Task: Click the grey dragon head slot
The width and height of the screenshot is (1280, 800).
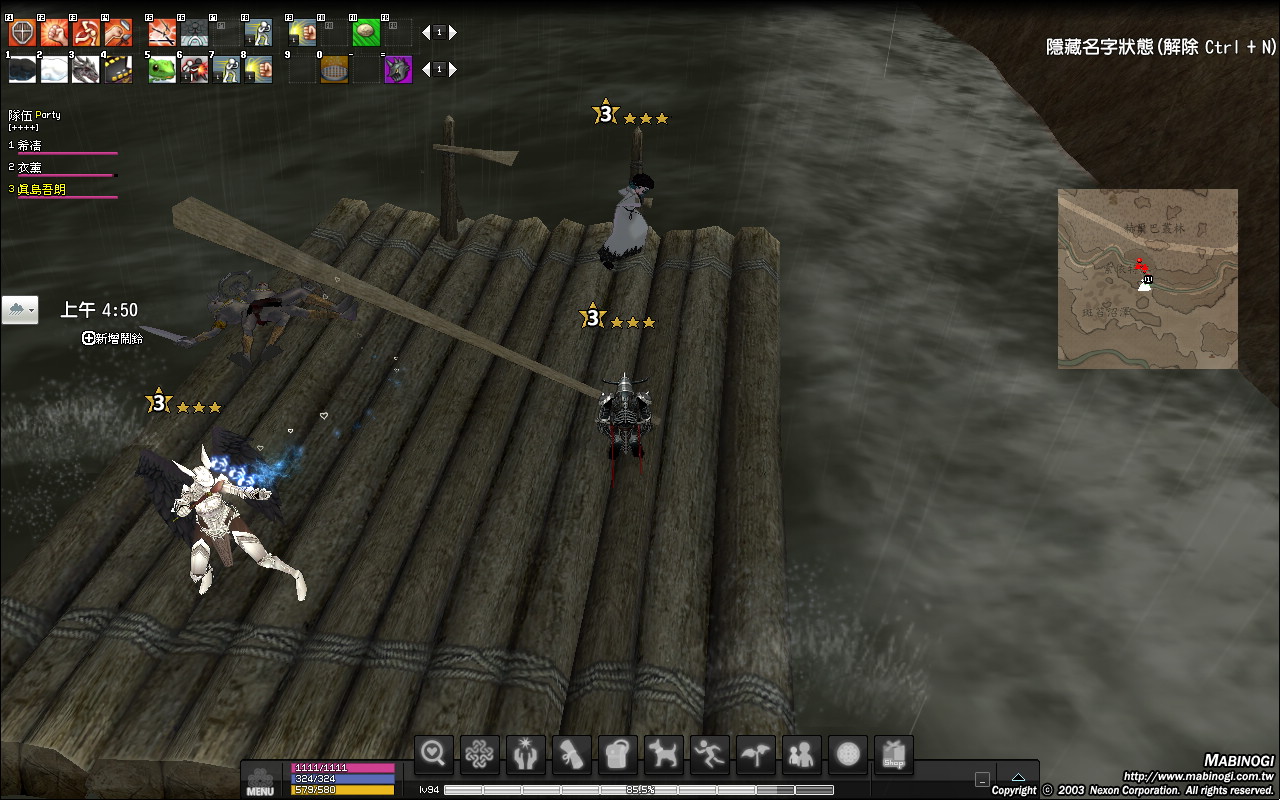Action: [x=86, y=70]
